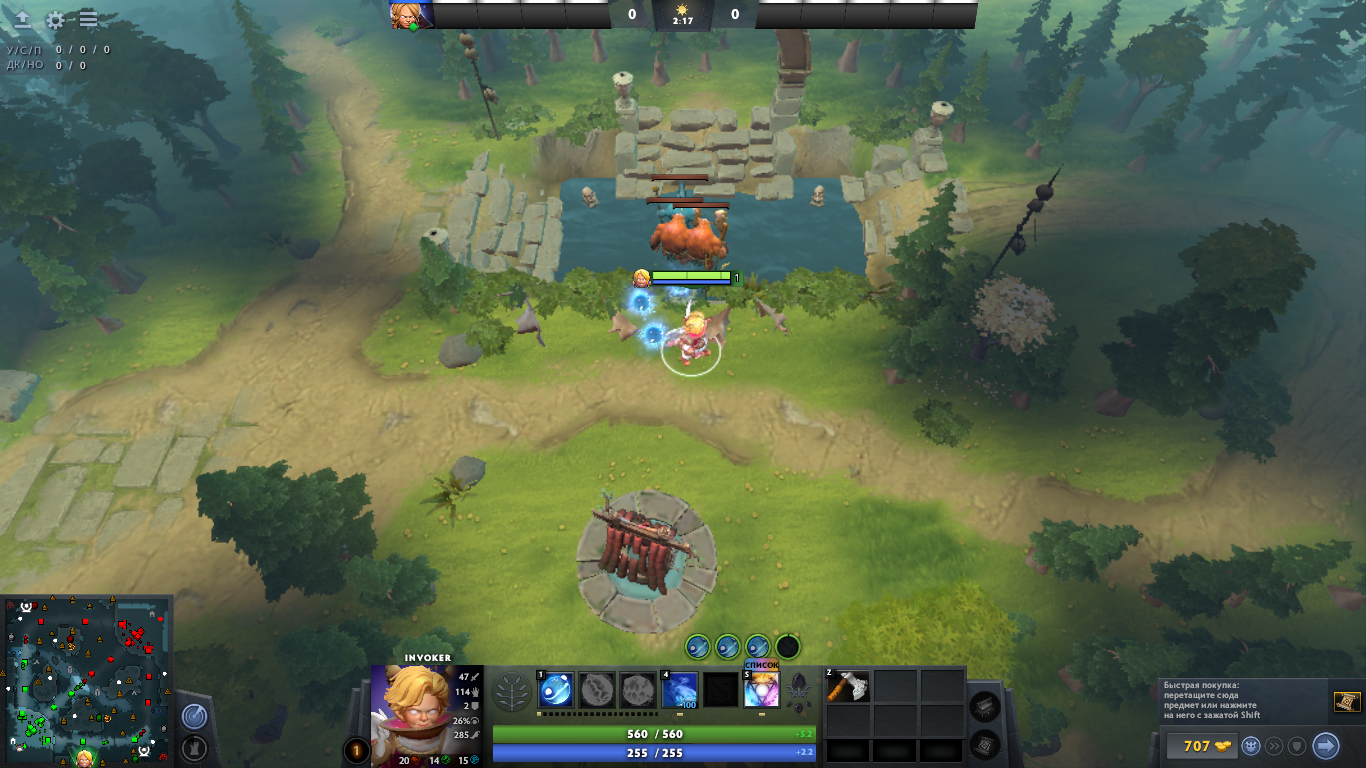Click the scroll item in quick-buy
The width and height of the screenshot is (1366, 768).
pos(1346,702)
